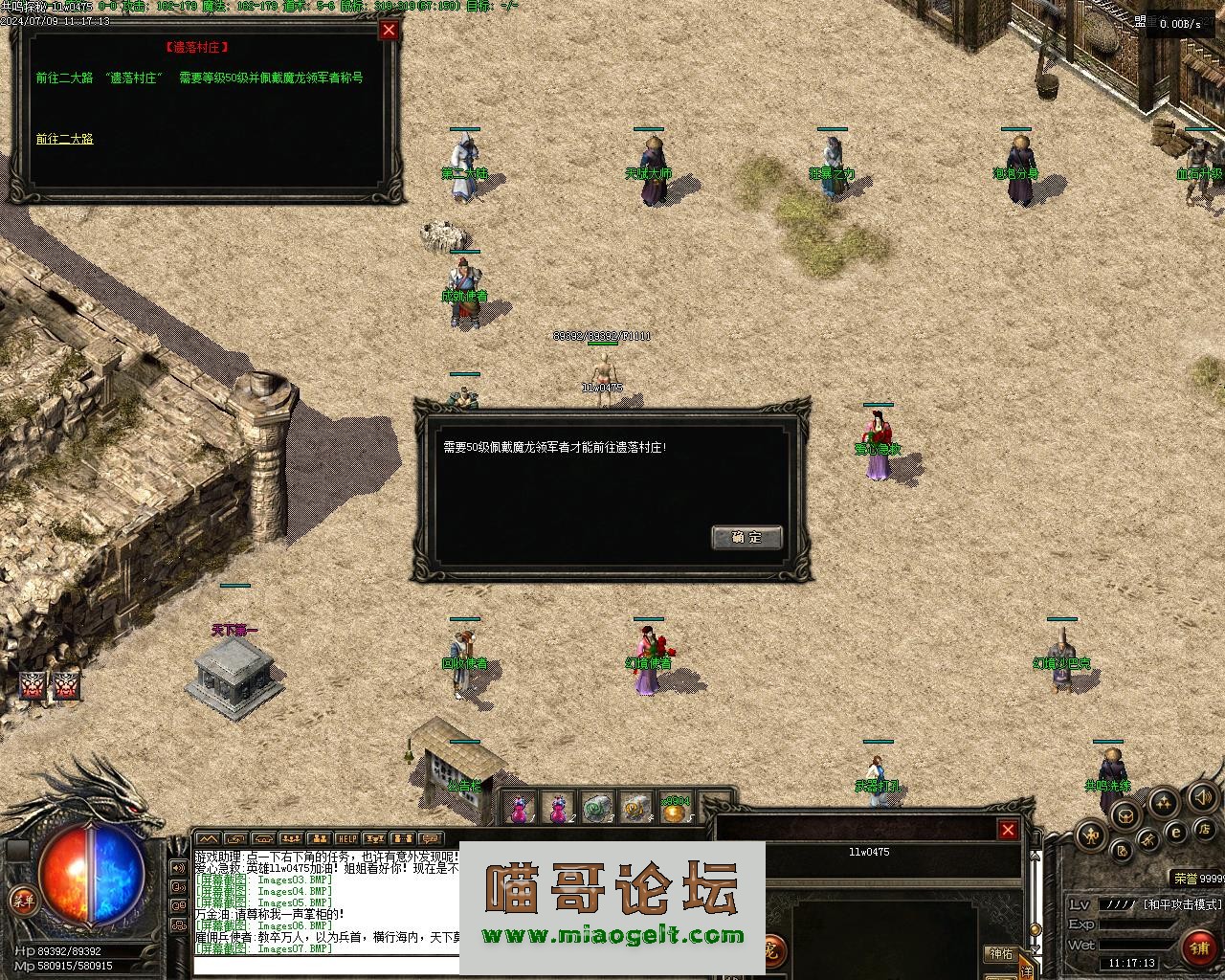Click the speech-bubble icon in chat toolbar
The width and height of the screenshot is (1225, 980).
[430, 839]
